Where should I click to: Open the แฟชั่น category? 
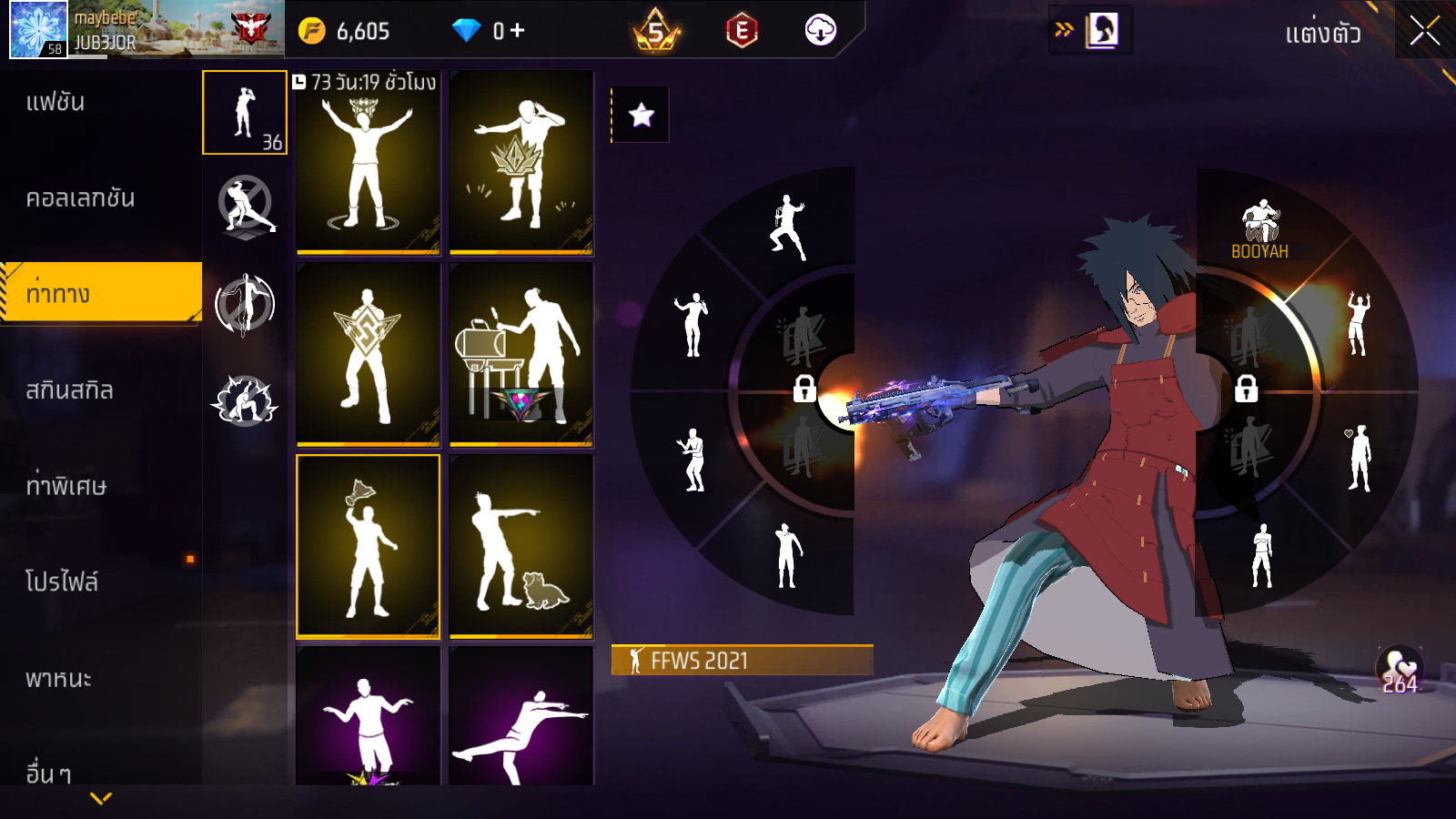click(x=56, y=102)
